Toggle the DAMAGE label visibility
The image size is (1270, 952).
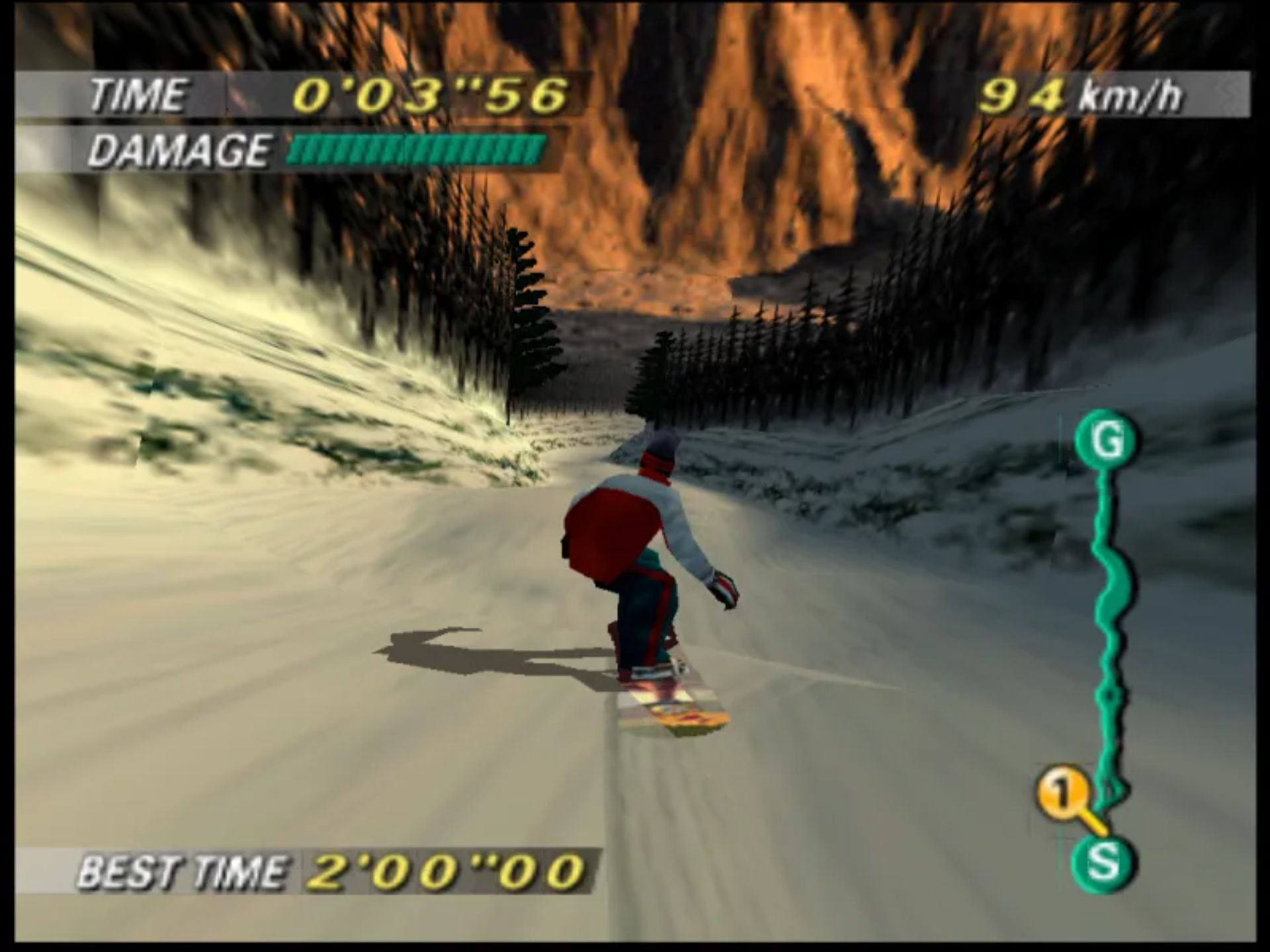click(182, 151)
